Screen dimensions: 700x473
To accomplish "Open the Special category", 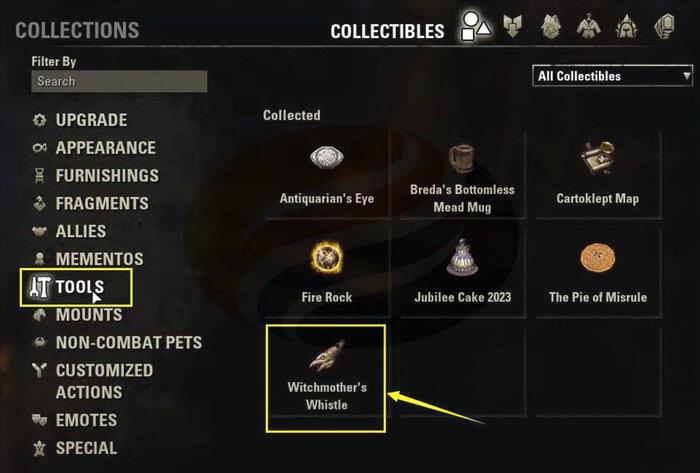I will pyautogui.click(x=86, y=448).
